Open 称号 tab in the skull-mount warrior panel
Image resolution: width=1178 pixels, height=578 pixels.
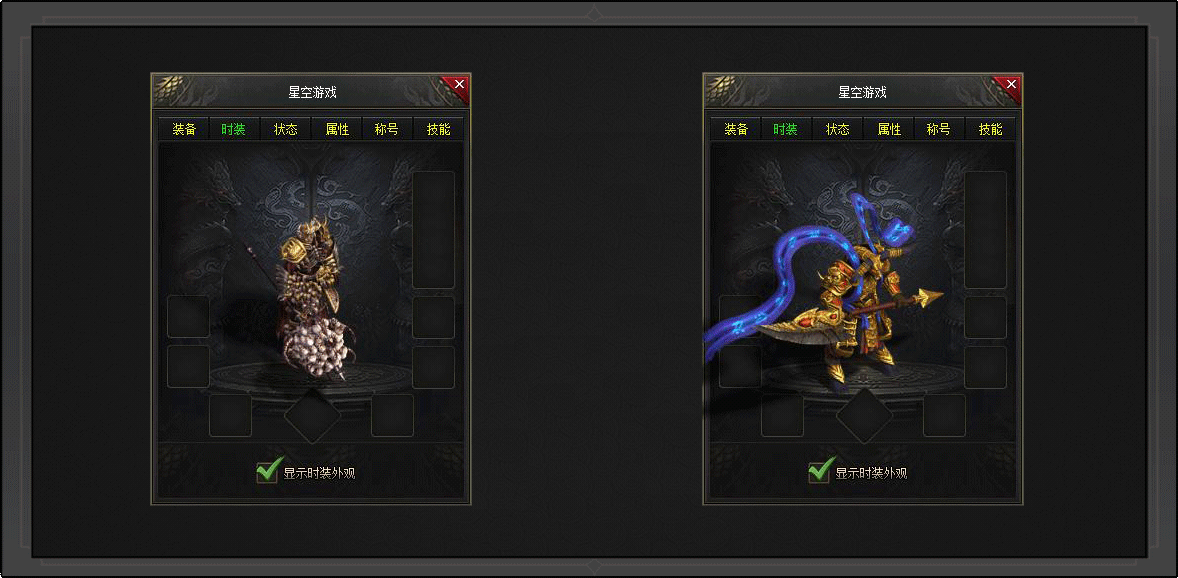[387, 130]
